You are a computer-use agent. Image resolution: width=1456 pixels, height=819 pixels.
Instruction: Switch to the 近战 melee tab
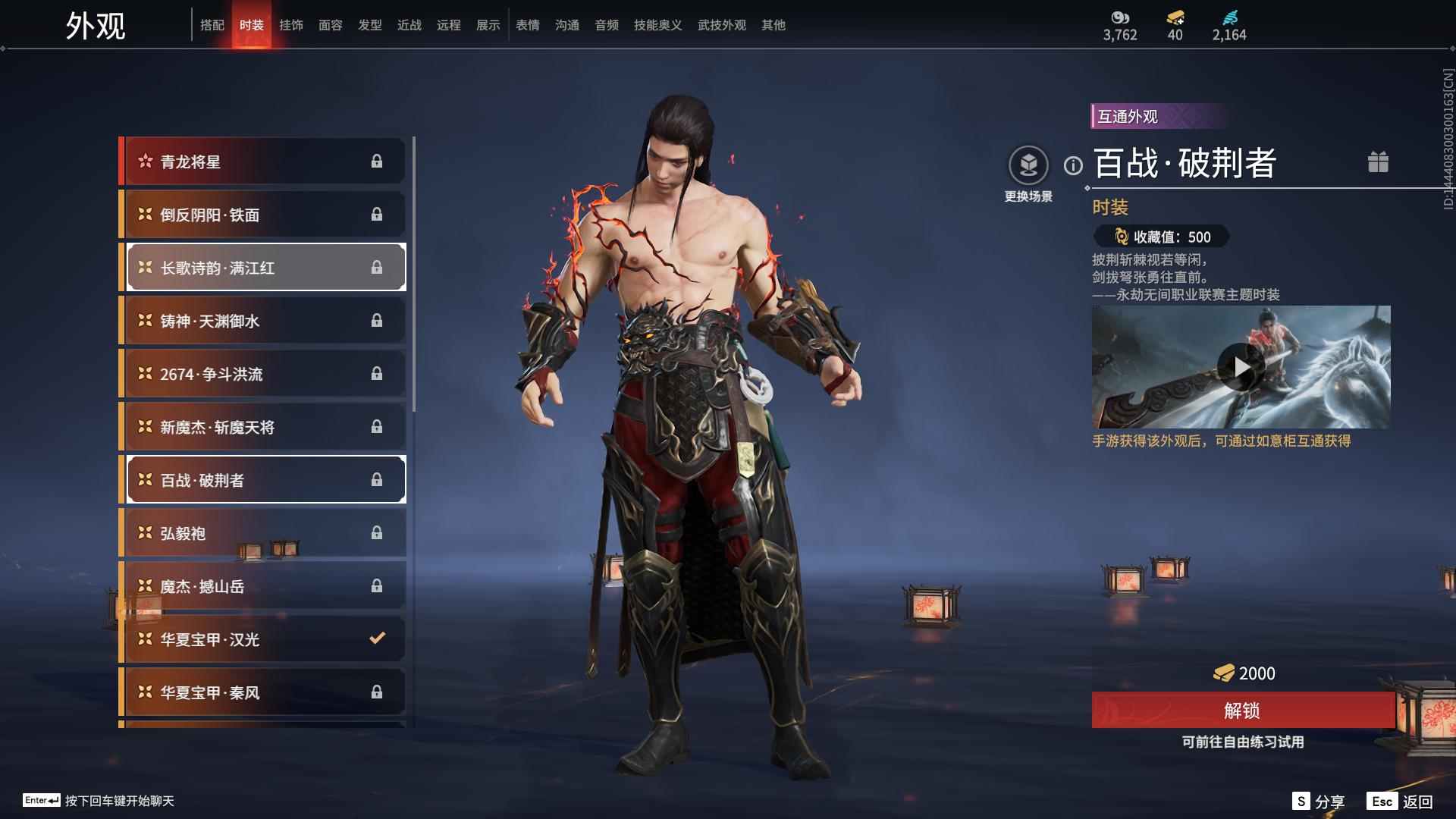(409, 25)
